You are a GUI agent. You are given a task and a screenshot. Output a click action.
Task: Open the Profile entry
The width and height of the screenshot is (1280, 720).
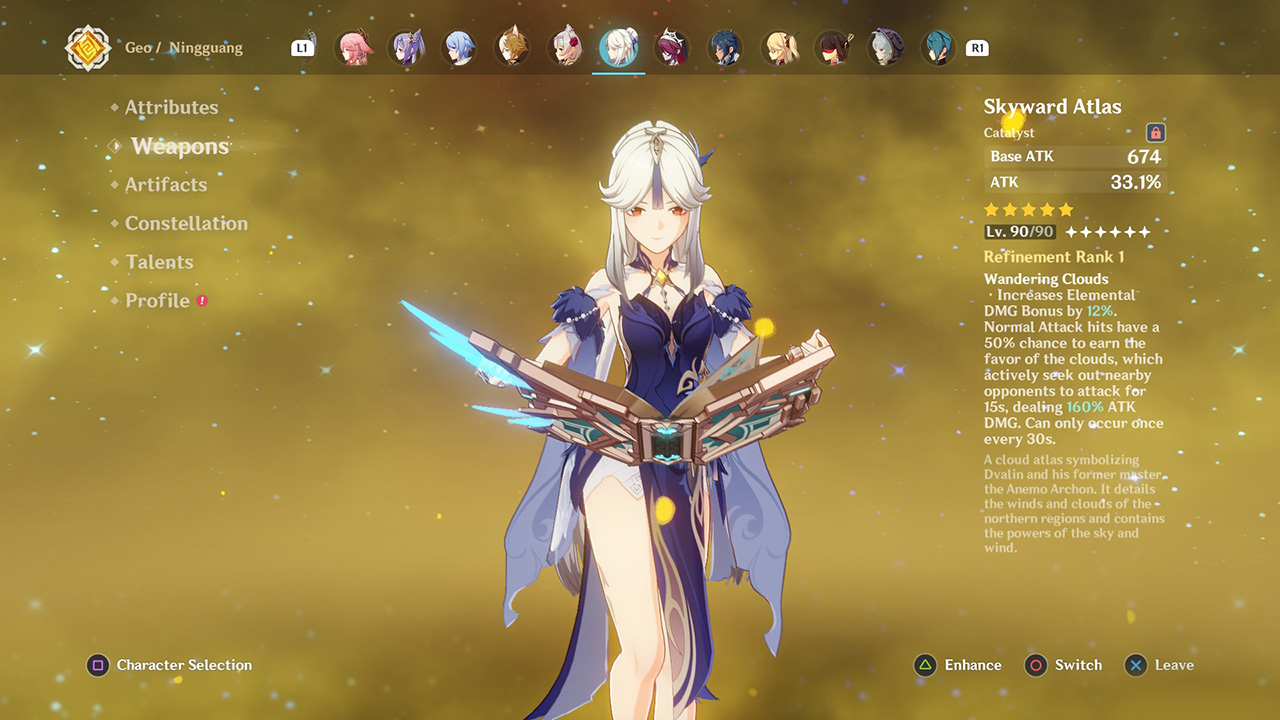[157, 301]
